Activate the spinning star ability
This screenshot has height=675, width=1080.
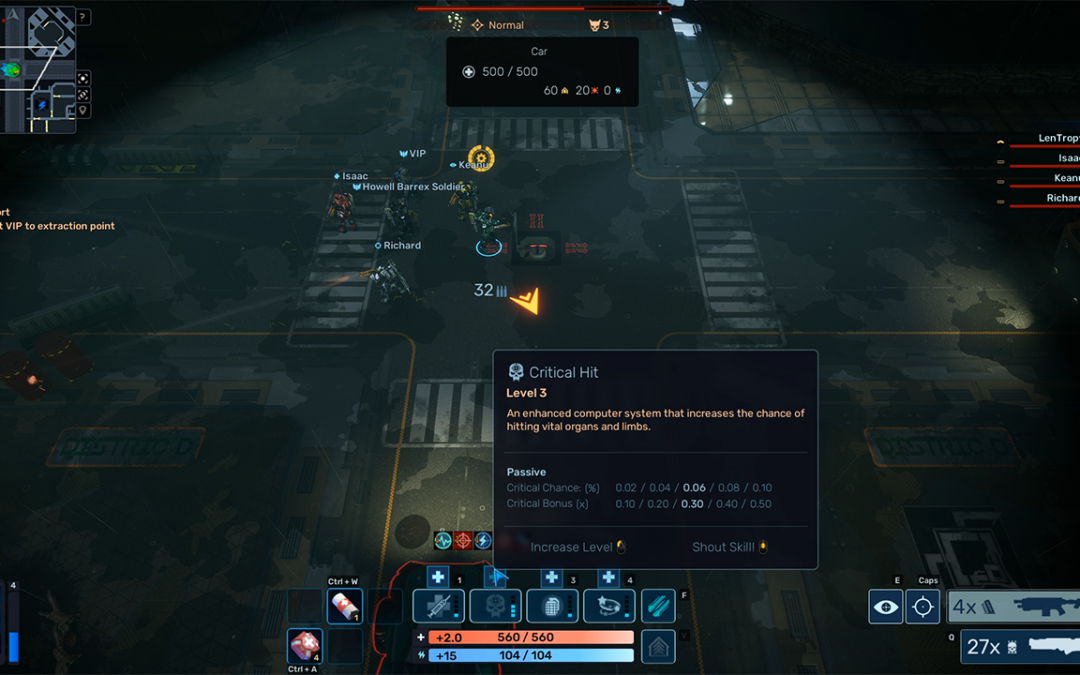pyautogui.click(x=609, y=606)
